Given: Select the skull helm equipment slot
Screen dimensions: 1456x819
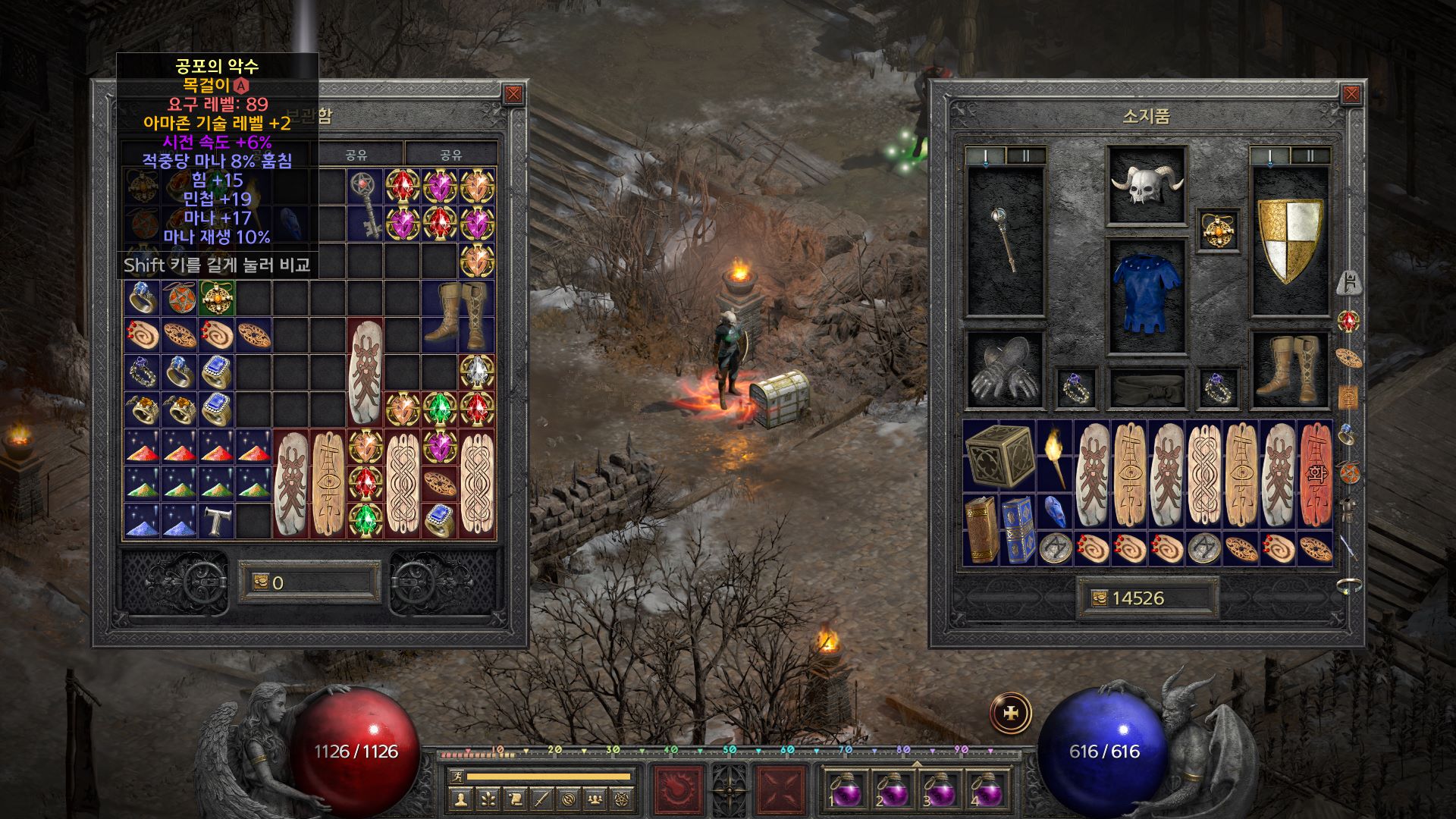Looking at the screenshot, I should pyautogui.click(x=1146, y=186).
